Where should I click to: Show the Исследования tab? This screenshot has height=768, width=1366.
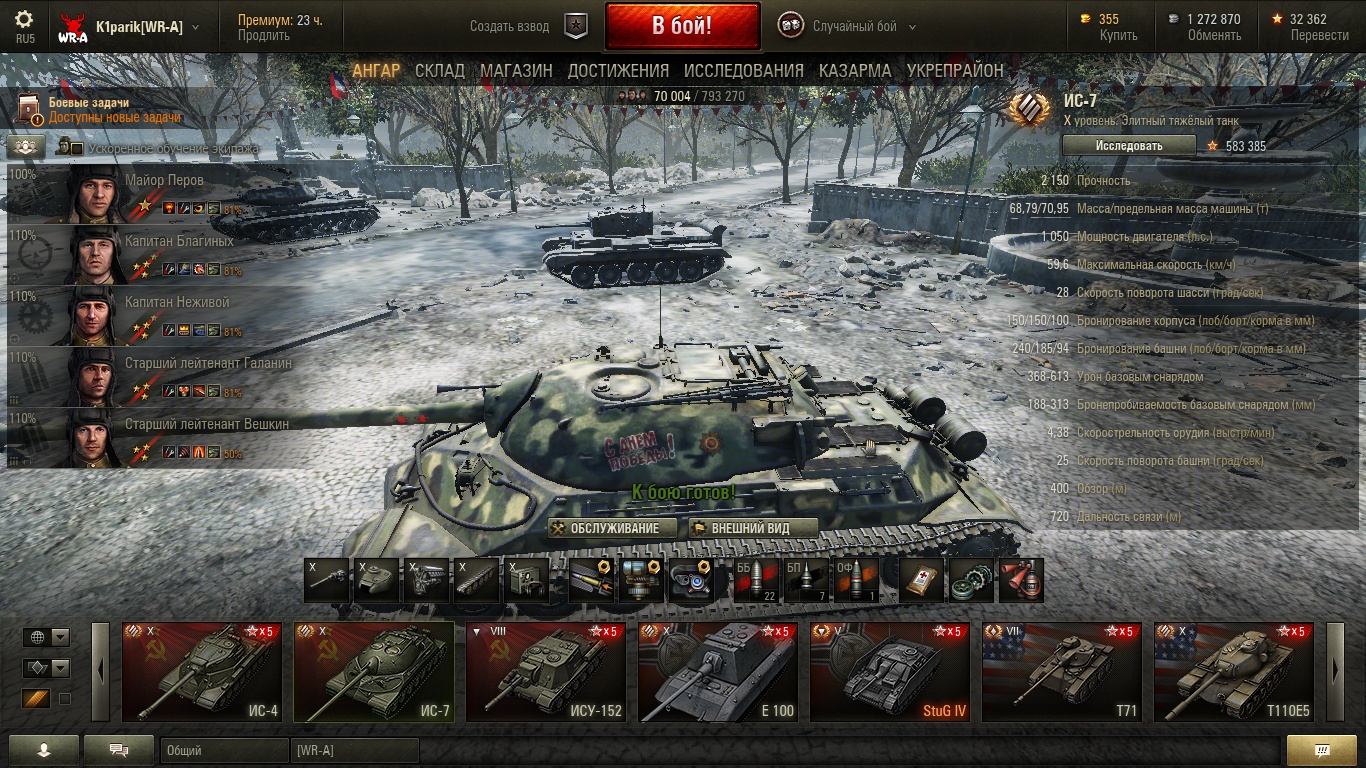pyautogui.click(x=743, y=71)
